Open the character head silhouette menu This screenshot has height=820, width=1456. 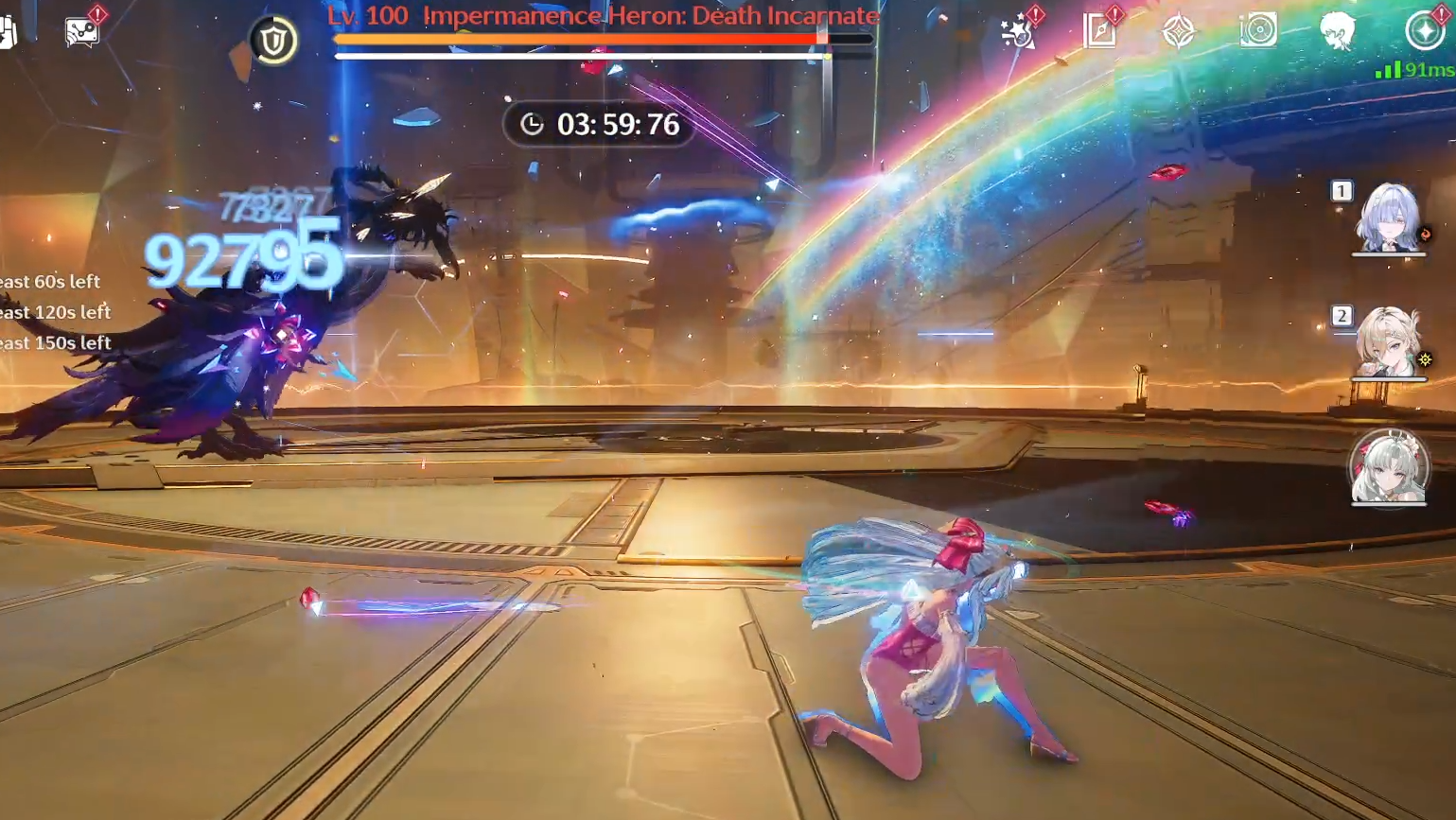click(x=1337, y=31)
